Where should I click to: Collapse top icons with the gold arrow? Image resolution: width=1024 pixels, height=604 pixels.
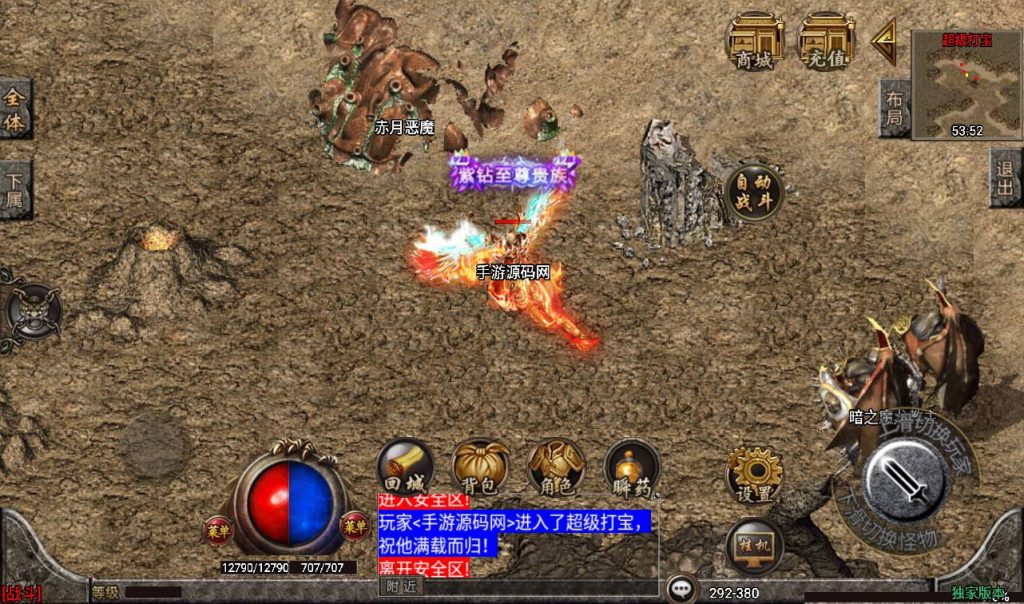point(883,43)
